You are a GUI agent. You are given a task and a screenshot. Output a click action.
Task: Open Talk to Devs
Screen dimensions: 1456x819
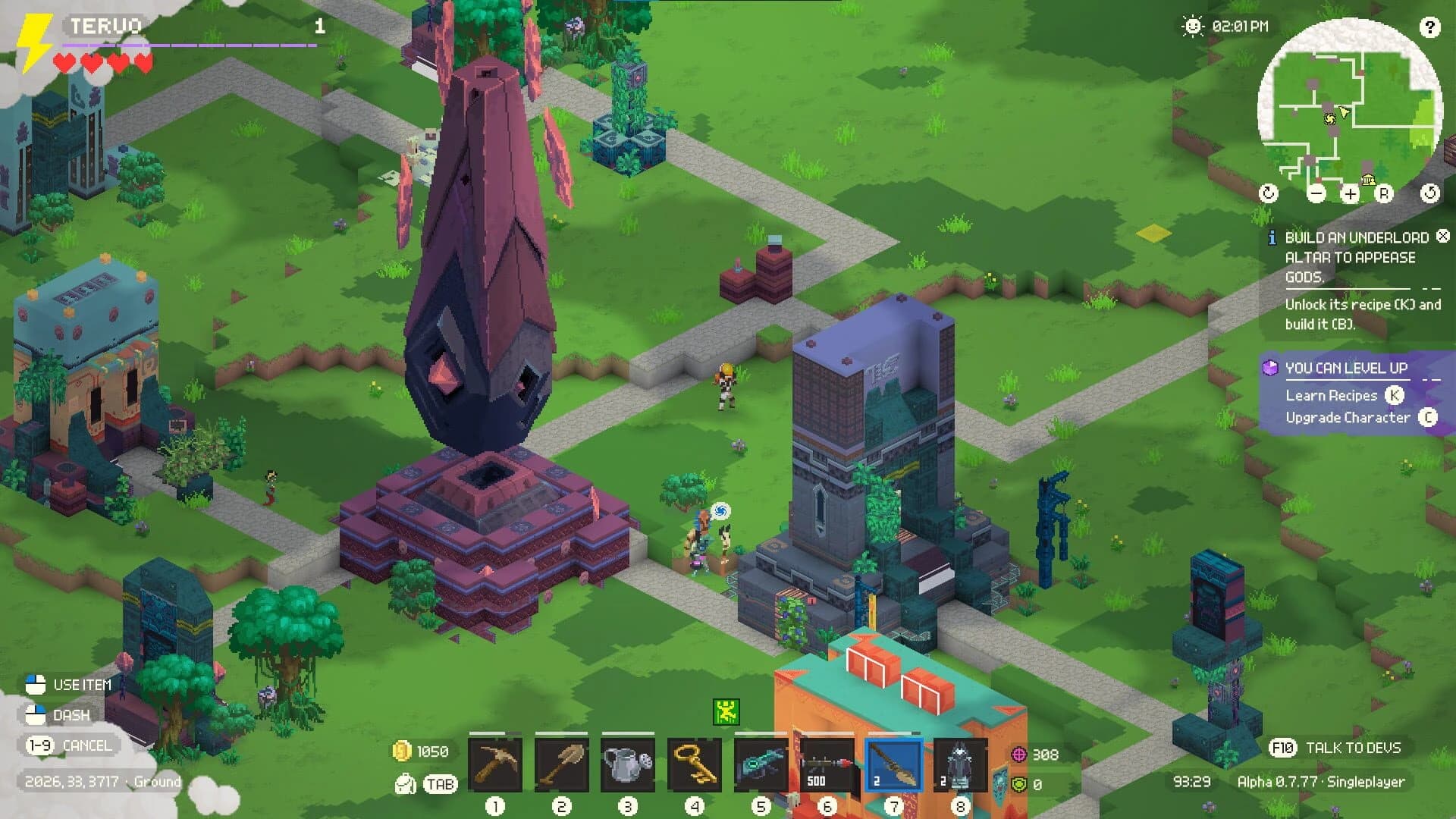[x=1351, y=746]
